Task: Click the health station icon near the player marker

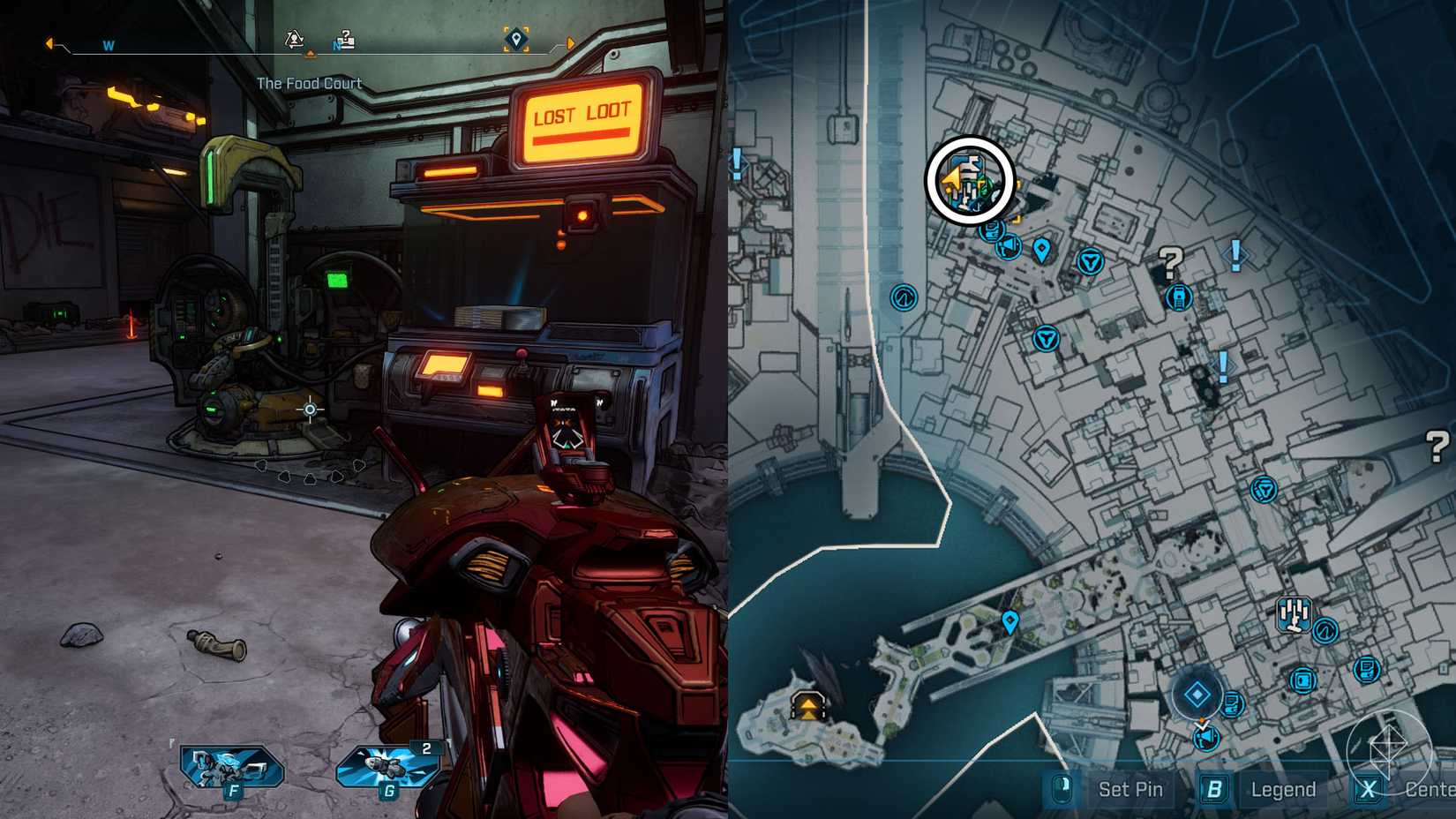Action: coord(993,230)
